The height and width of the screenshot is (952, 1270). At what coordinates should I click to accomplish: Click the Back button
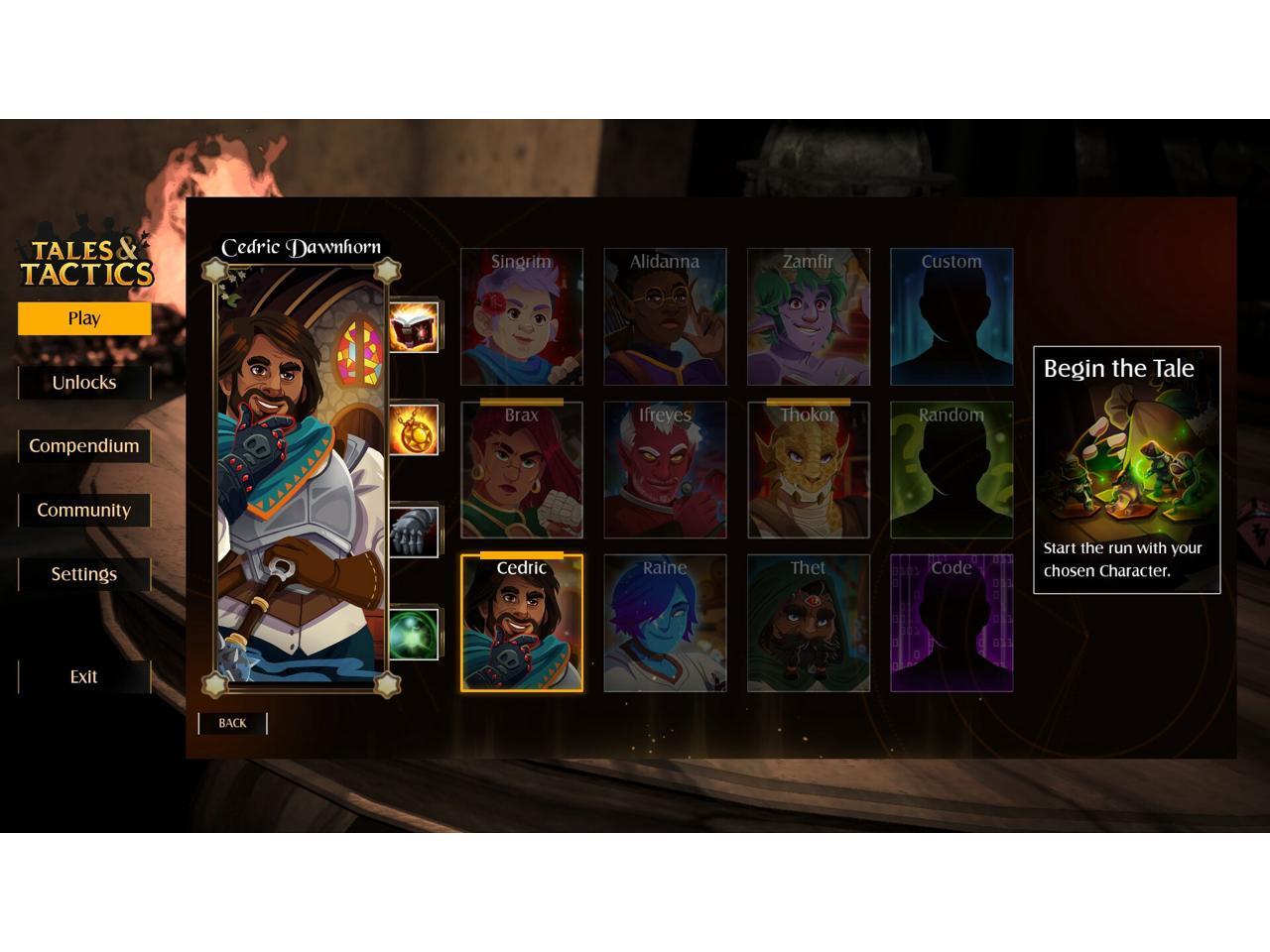click(232, 723)
